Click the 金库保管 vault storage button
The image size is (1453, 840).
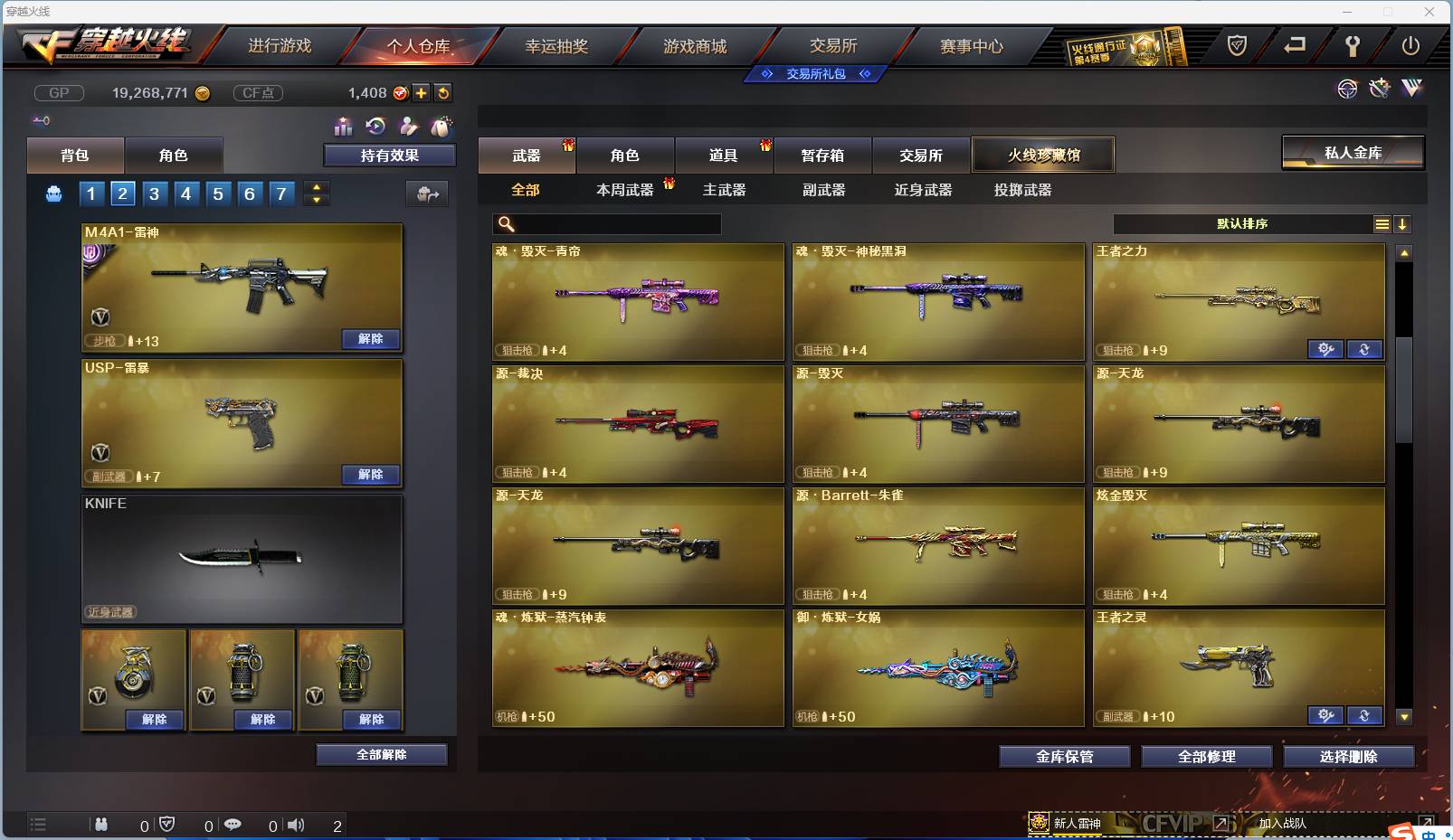[x=1066, y=757]
